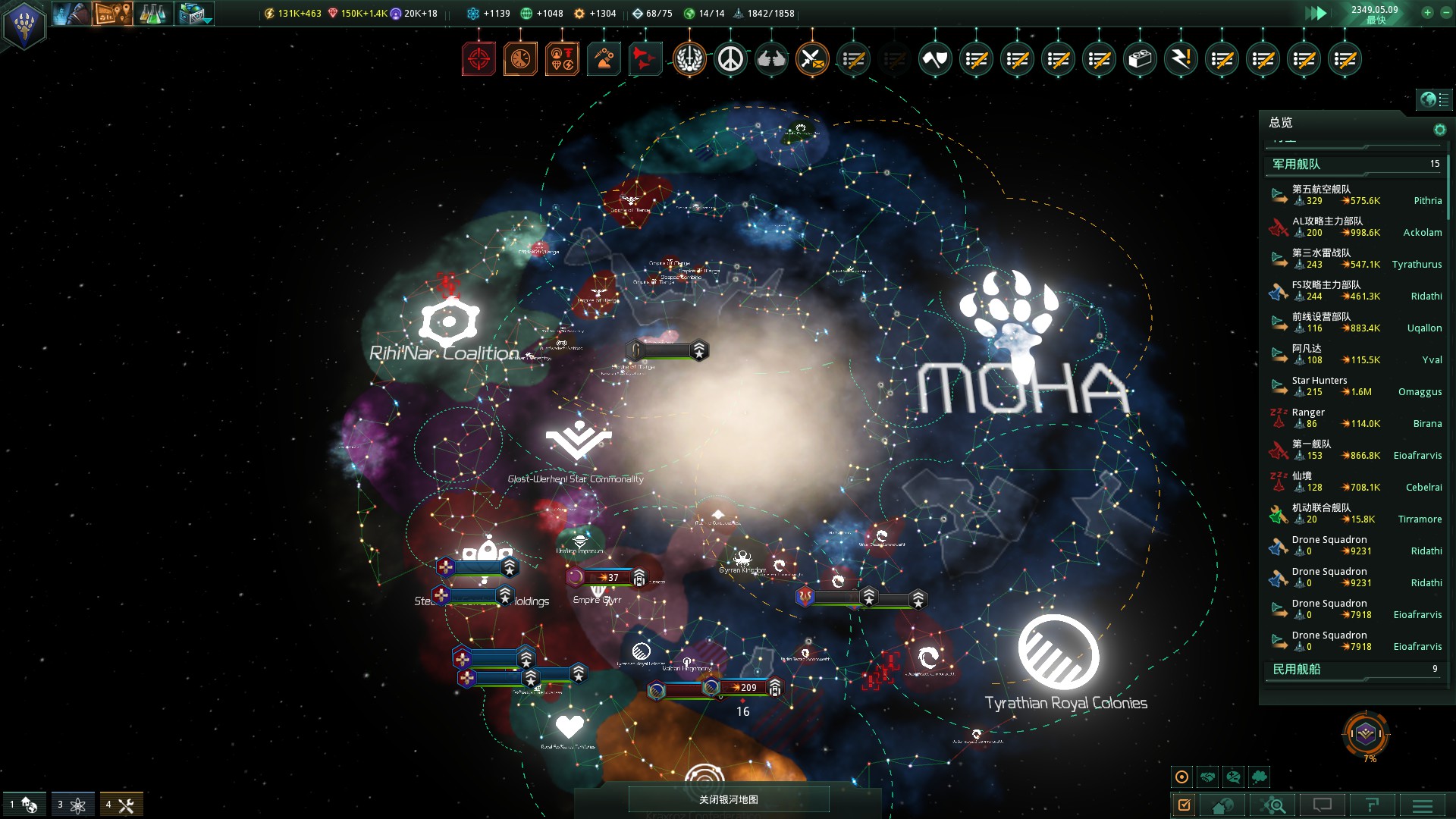
Task: Open settings gear in the 总览 panel
Action: (1439, 129)
